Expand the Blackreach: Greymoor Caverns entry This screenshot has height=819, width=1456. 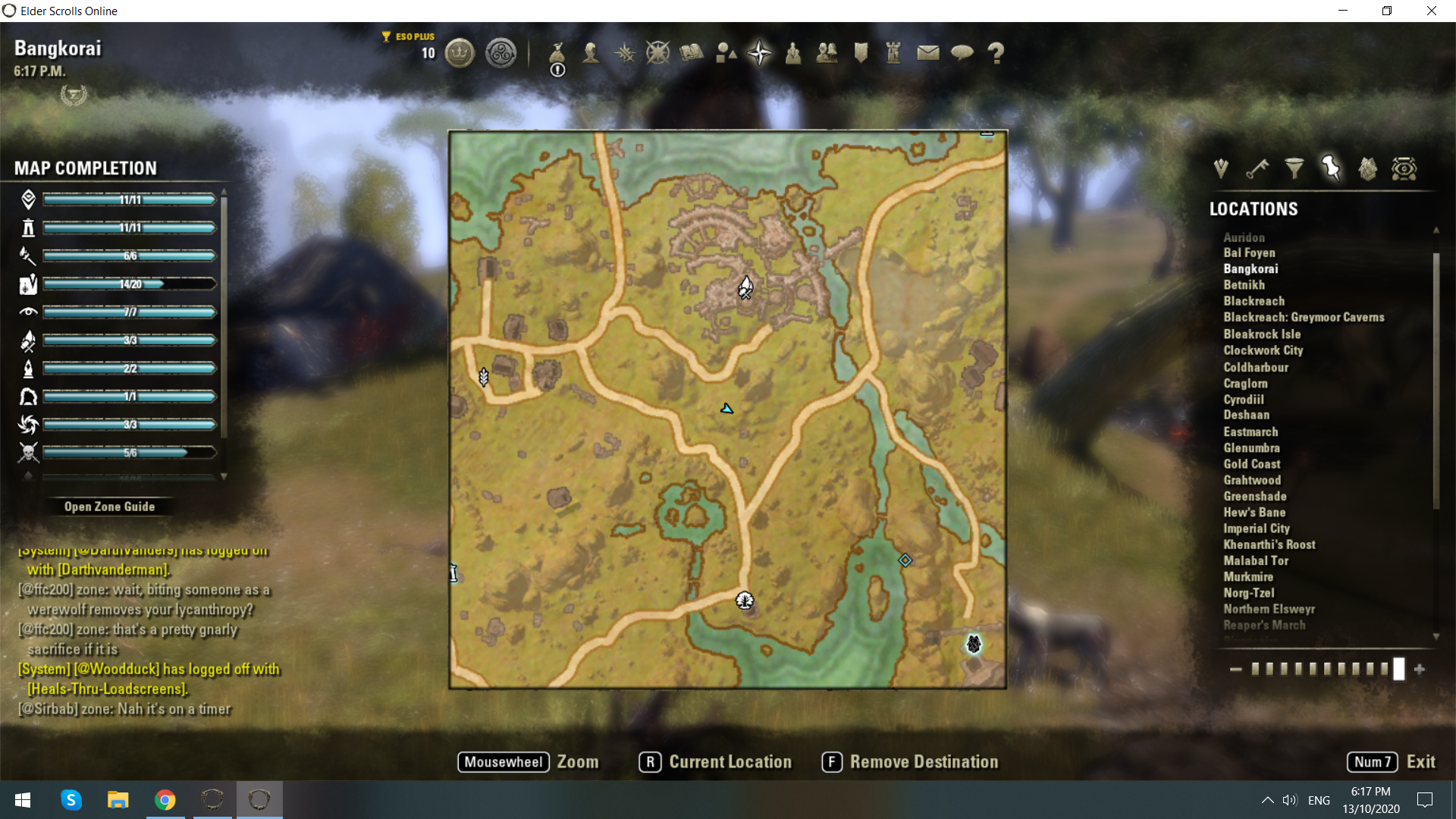tap(1304, 317)
